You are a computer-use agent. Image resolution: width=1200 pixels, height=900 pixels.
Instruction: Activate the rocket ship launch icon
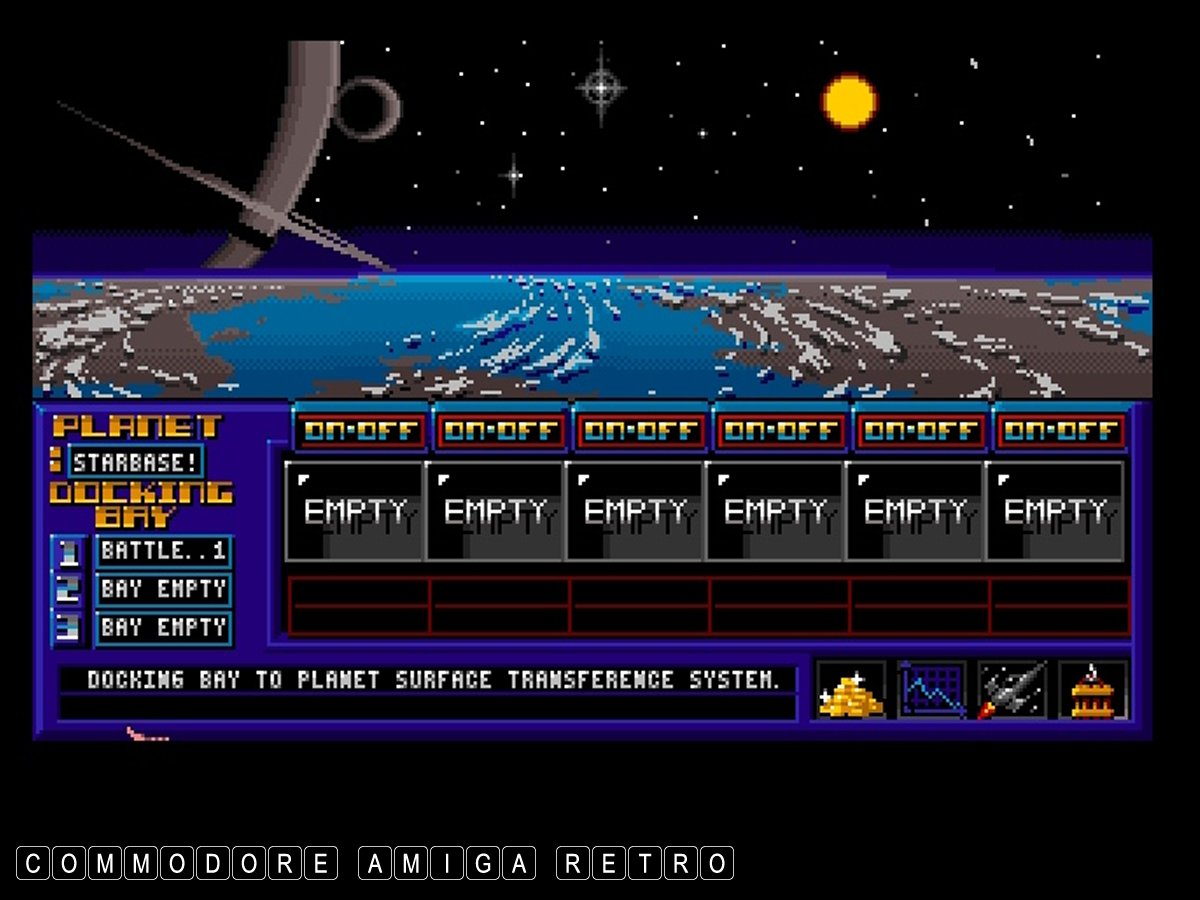tap(1012, 689)
